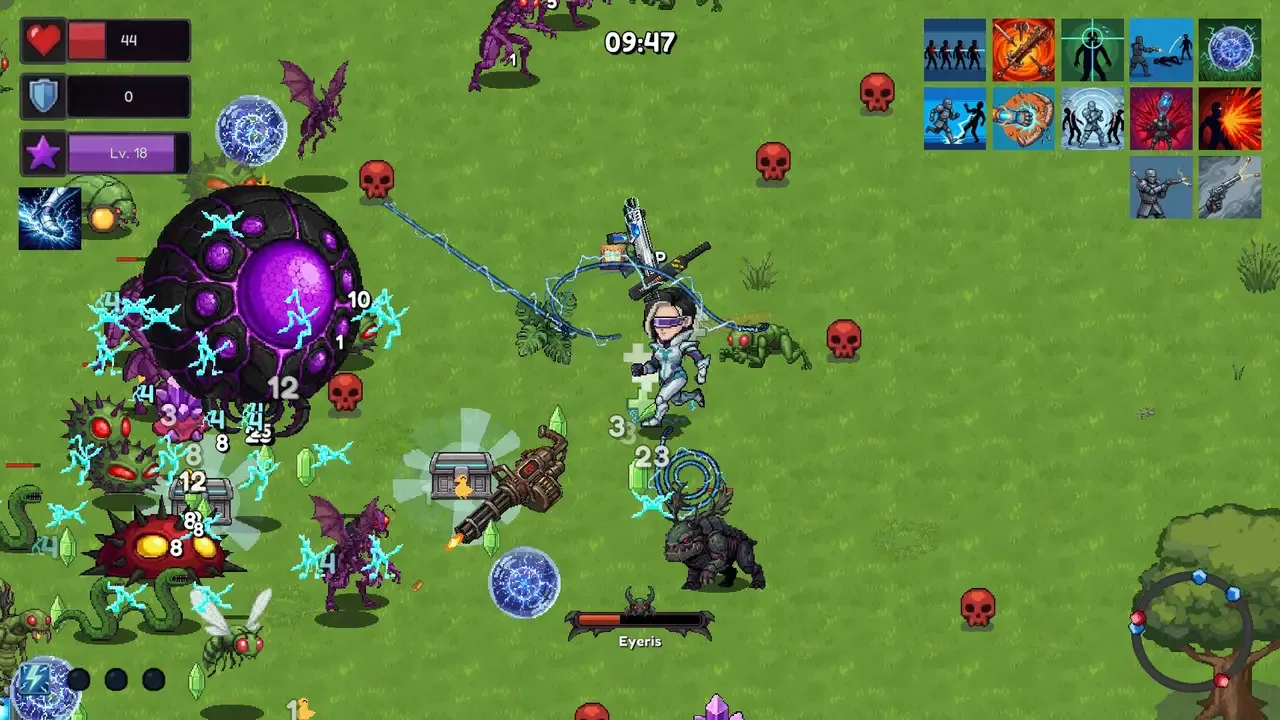This screenshot has height=720, width=1280.
Task: Select the soldier shooting ricochet bullet icon
Action: click(1161, 50)
